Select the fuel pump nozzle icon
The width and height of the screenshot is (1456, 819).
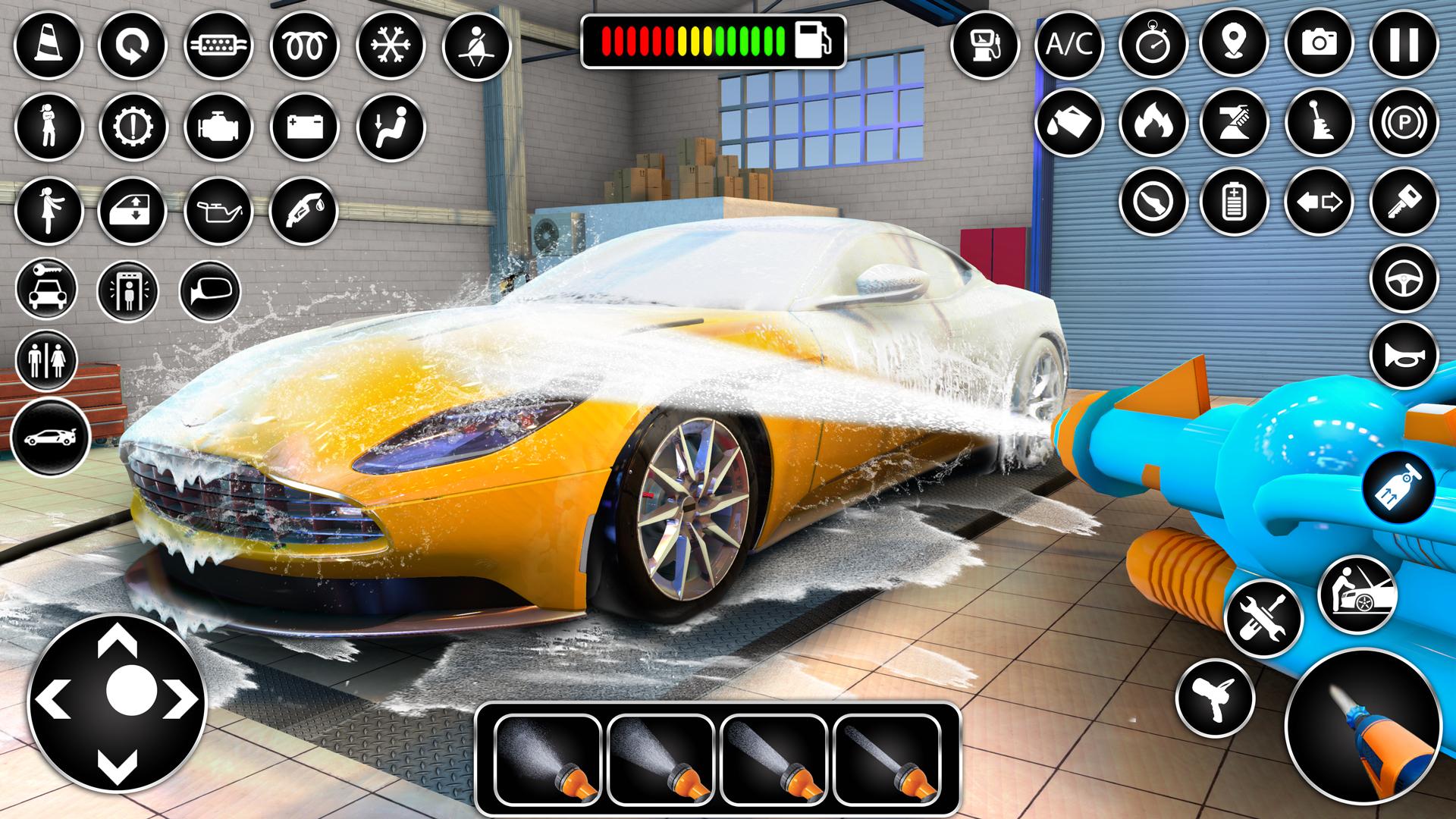[x=303, y=209]
